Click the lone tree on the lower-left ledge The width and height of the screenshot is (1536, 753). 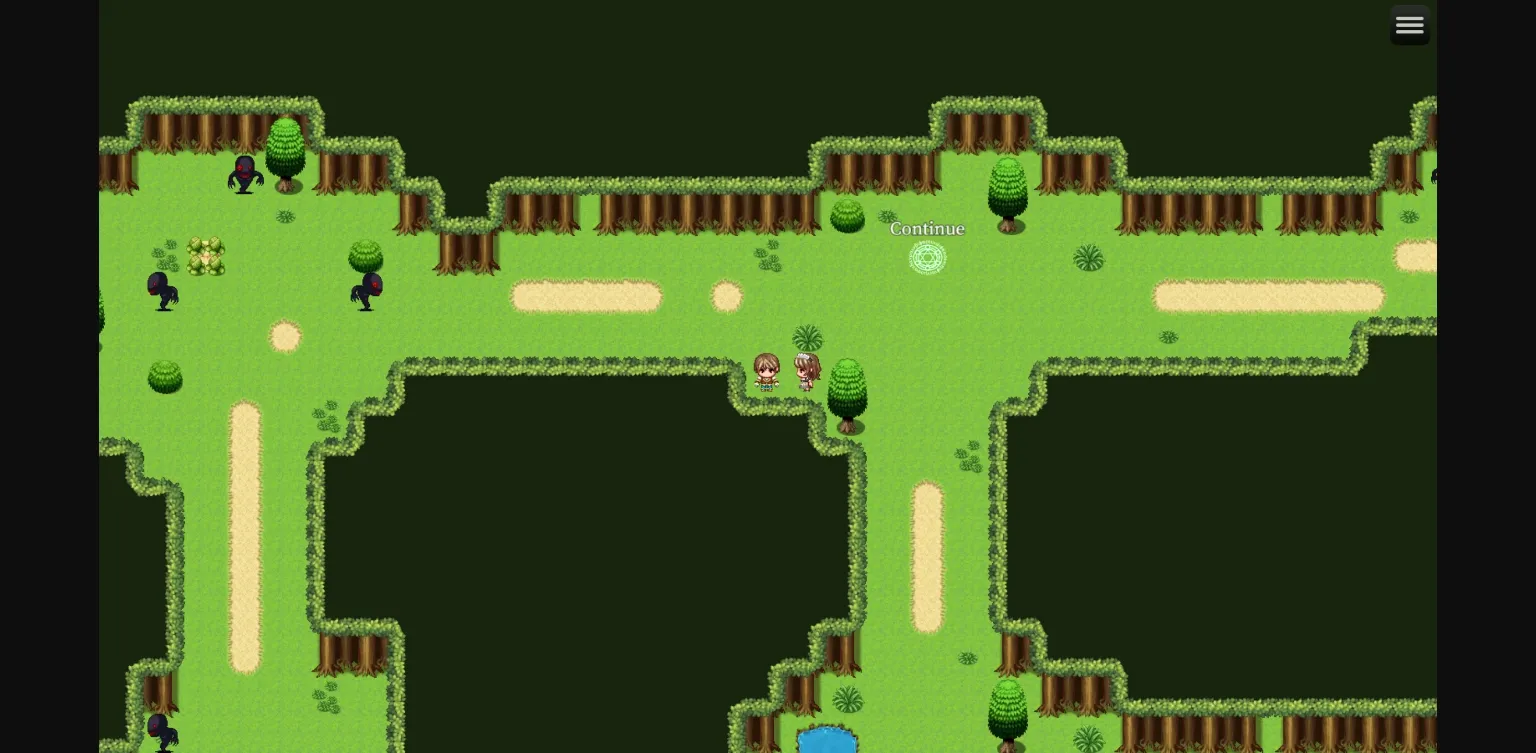coord(164,378)
